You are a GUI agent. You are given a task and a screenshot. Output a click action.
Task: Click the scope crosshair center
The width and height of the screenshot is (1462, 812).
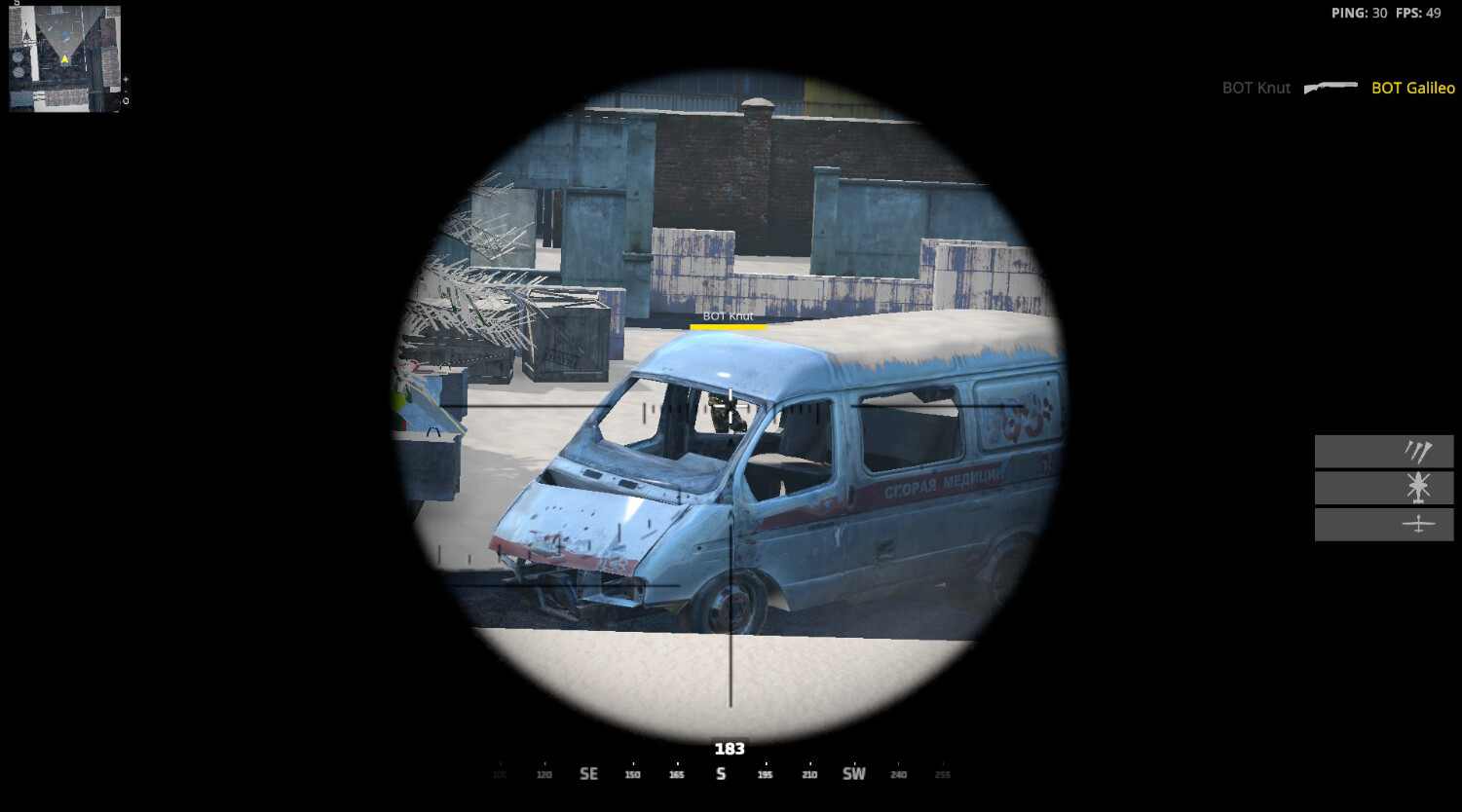[731, 406]
